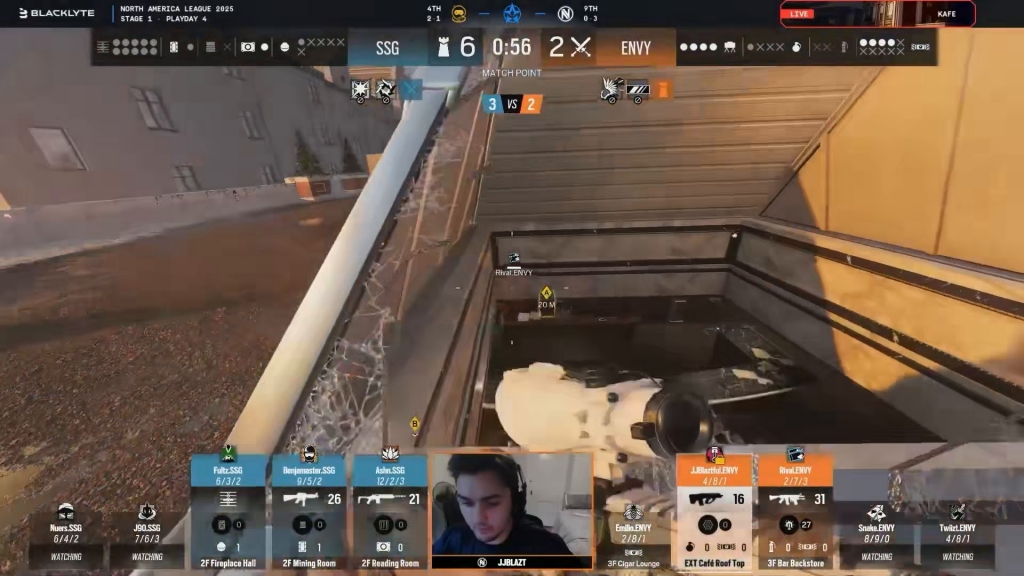Select JJBlazt.ENVY player card
The height and width of the screenshot is (576, 1024).
(714, 511)
